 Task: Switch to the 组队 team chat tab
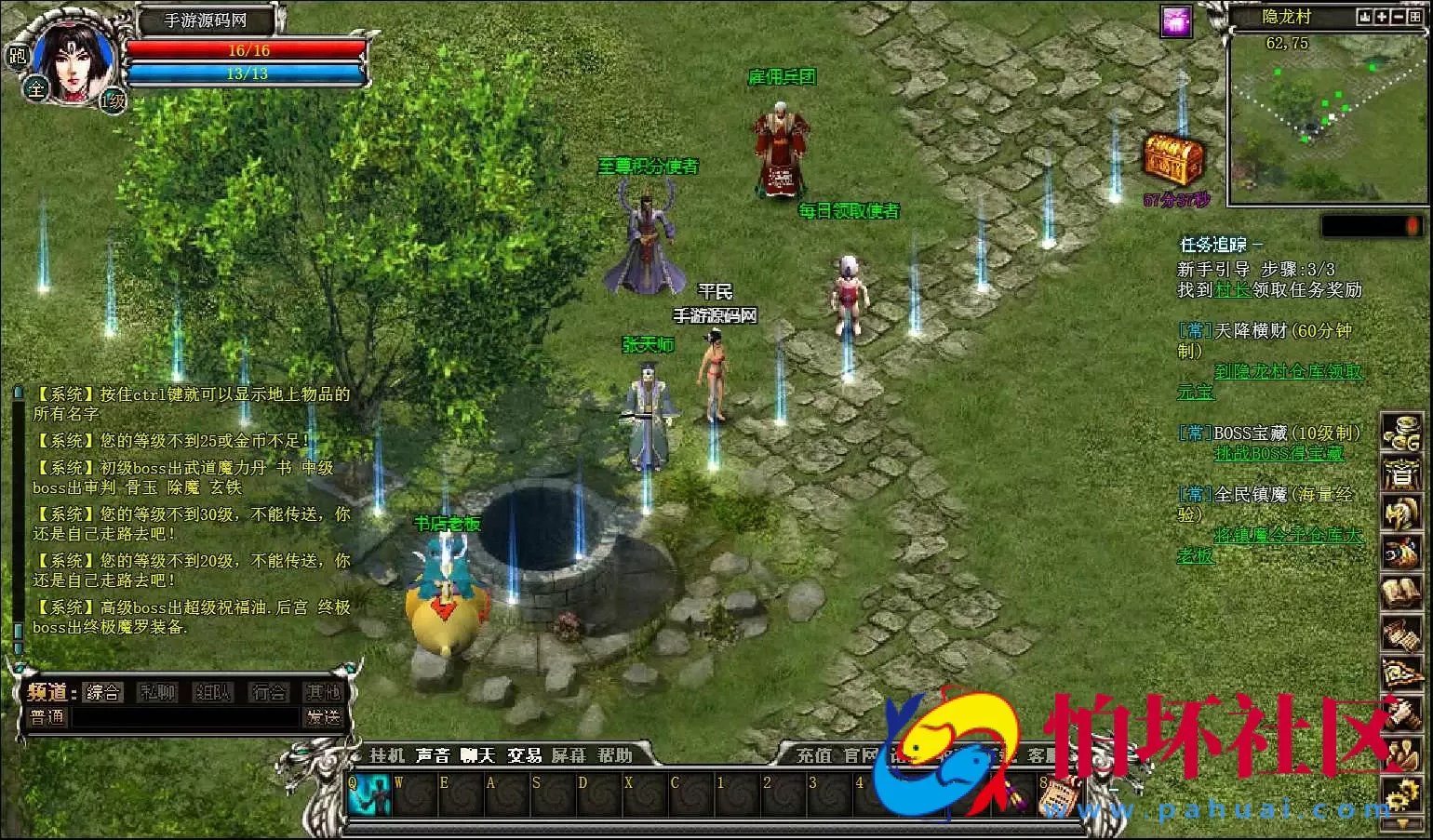pos(212,692)
